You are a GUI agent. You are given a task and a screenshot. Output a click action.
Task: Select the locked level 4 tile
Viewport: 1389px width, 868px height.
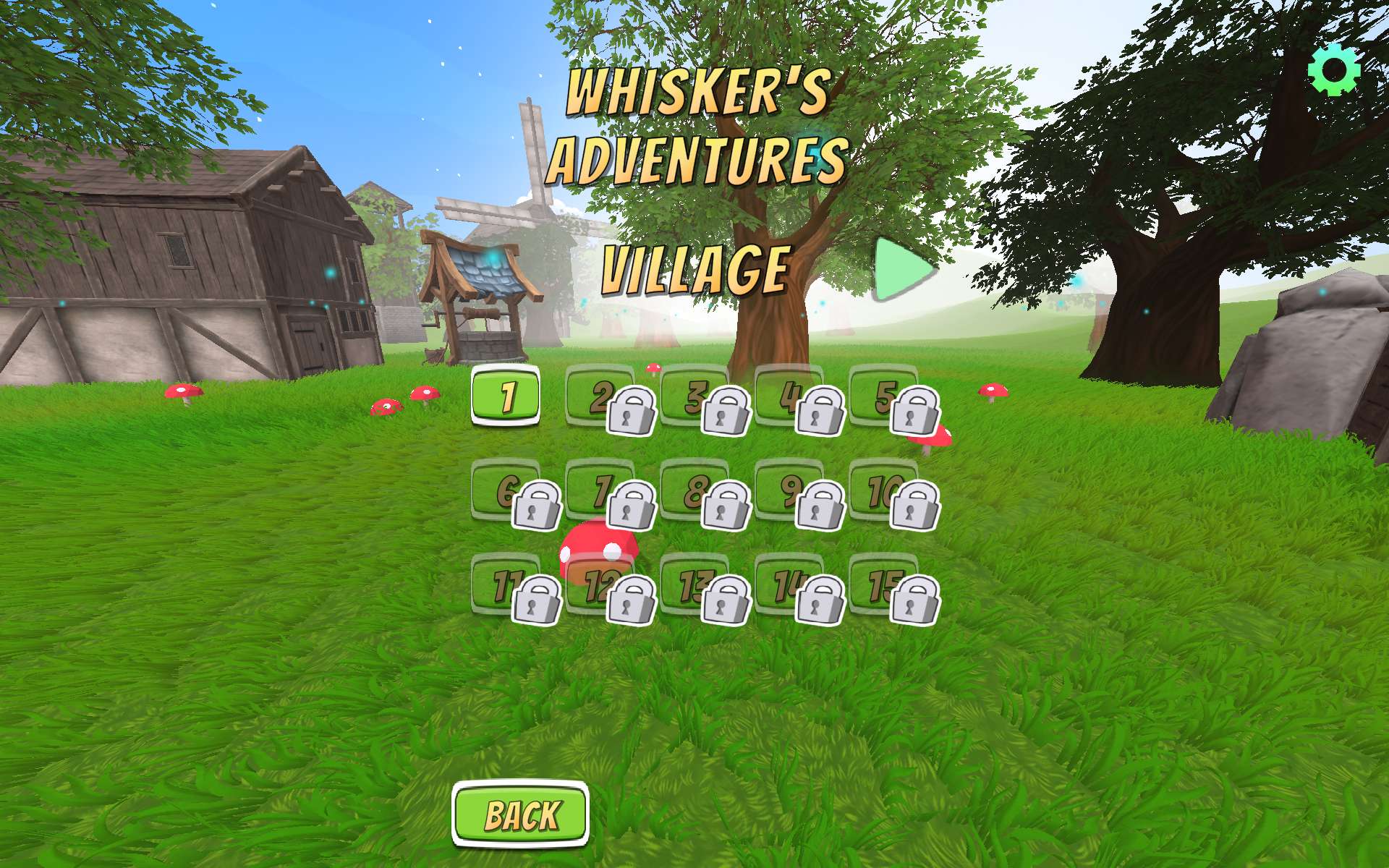pos(789,396)
